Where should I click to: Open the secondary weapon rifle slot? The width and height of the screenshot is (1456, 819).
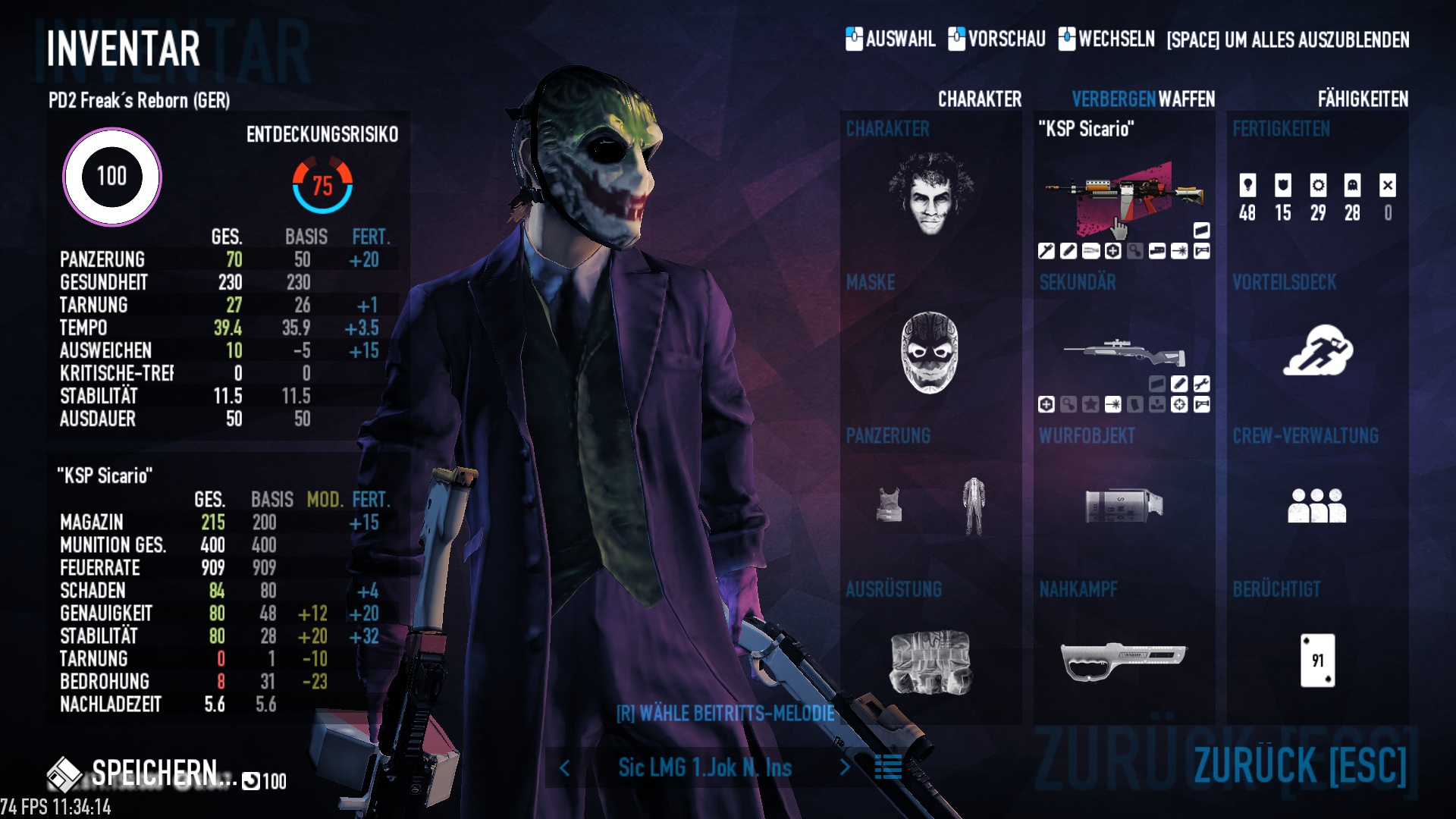1124,353
